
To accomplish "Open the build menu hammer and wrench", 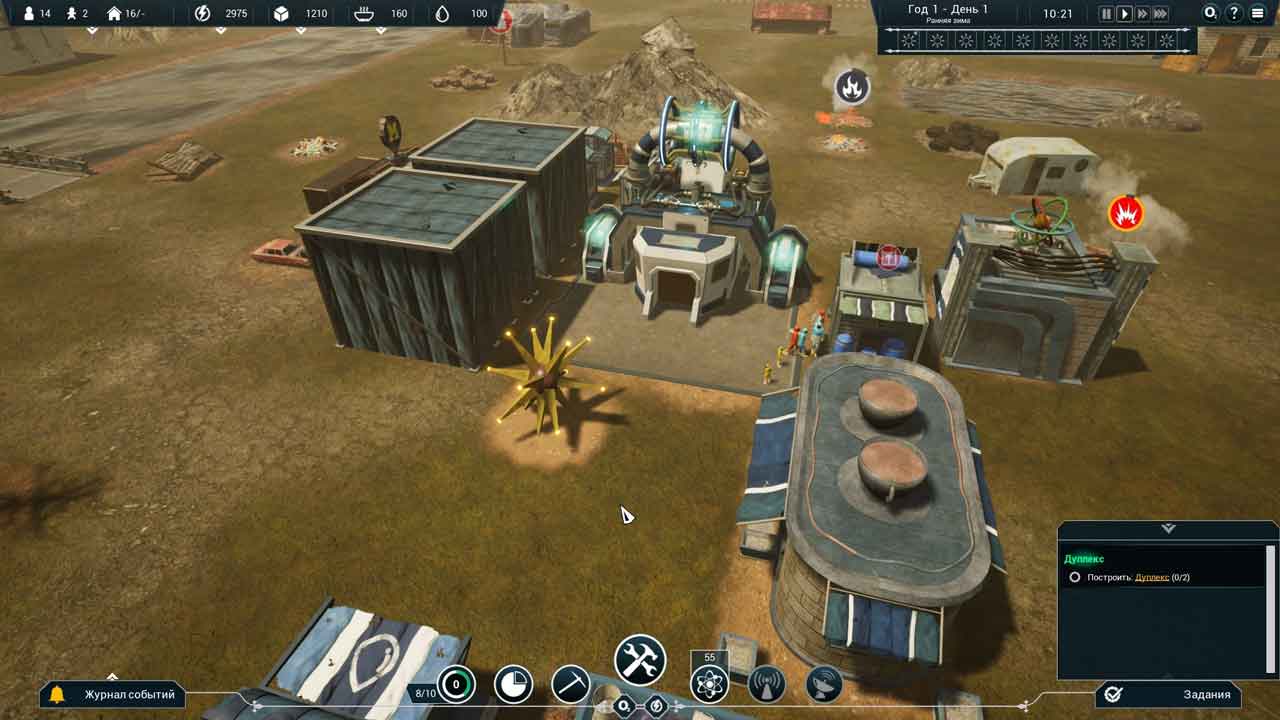I will (x=640, y=661).
